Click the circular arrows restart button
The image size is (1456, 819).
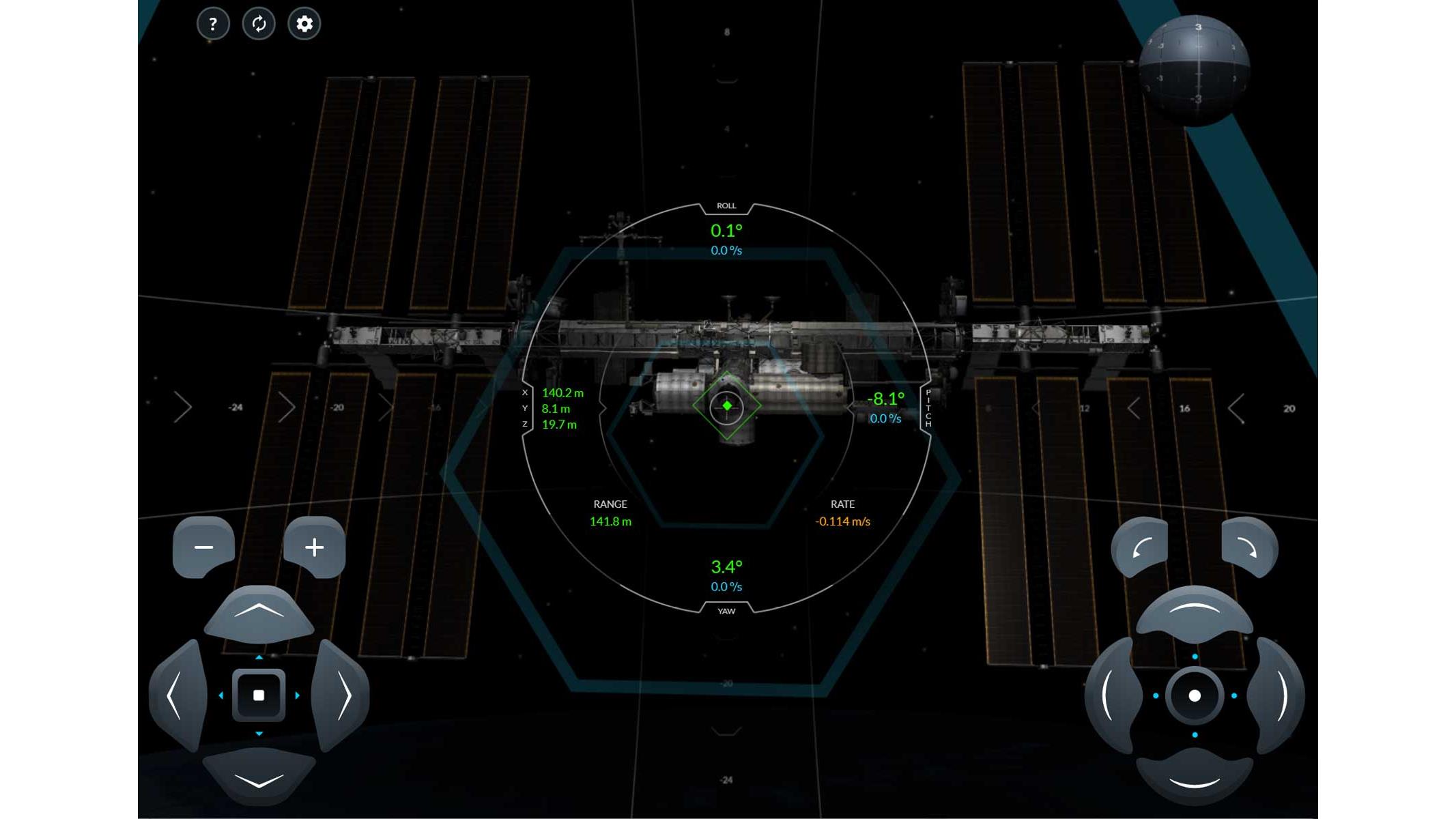(x=259, y=25)
